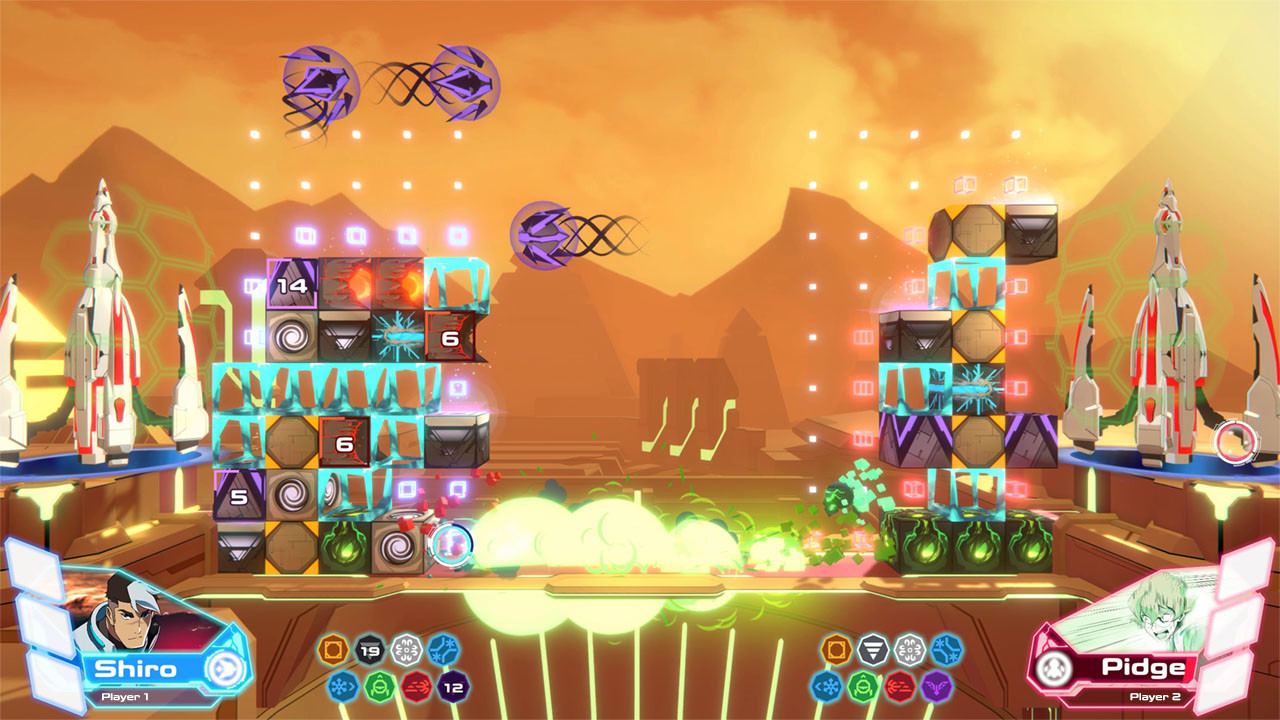The image size is (1280, 720).
Task: Use Shiro's blue freeze-path power-up
Action: pyautogui.click(x=443, y=650)
